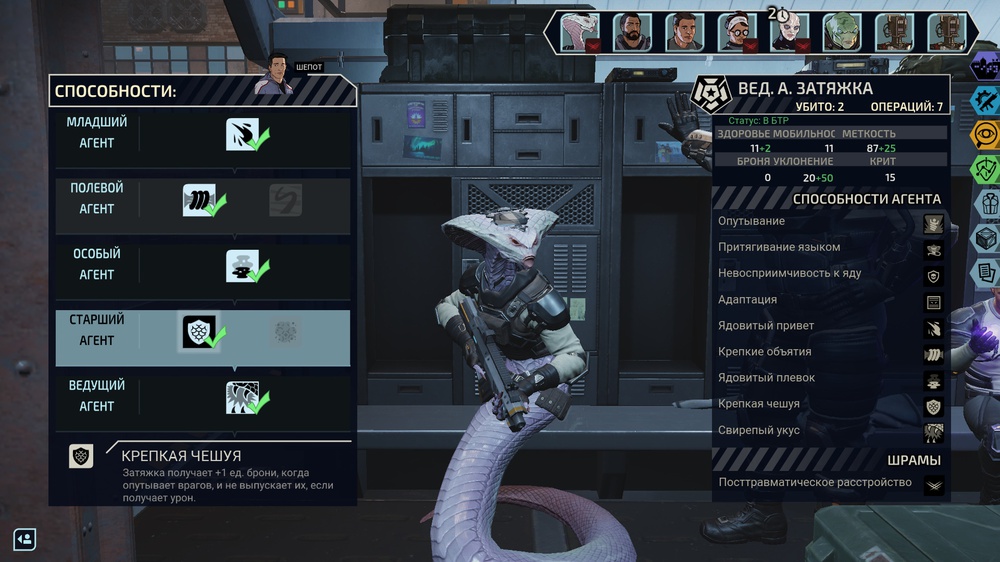Viewport: 1000px width, 562px height.
Task: Select the pale bald agent portrait
Action: pyautogui.click(x=789, y=32)
